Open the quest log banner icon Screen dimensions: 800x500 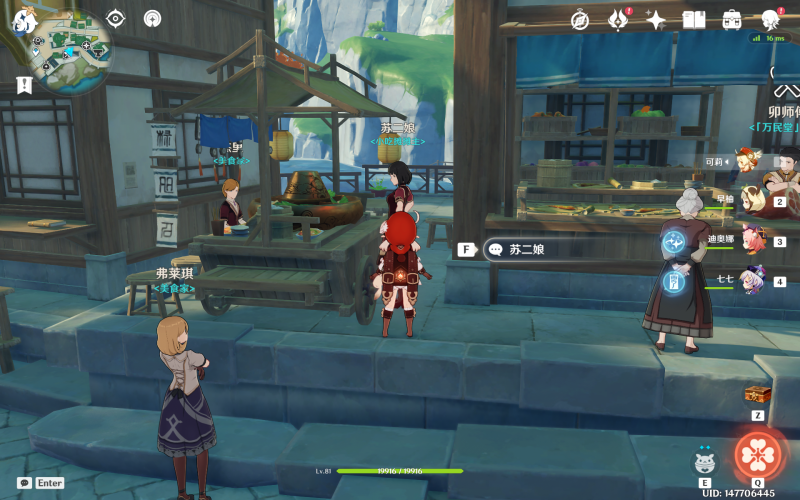[24, 86]
